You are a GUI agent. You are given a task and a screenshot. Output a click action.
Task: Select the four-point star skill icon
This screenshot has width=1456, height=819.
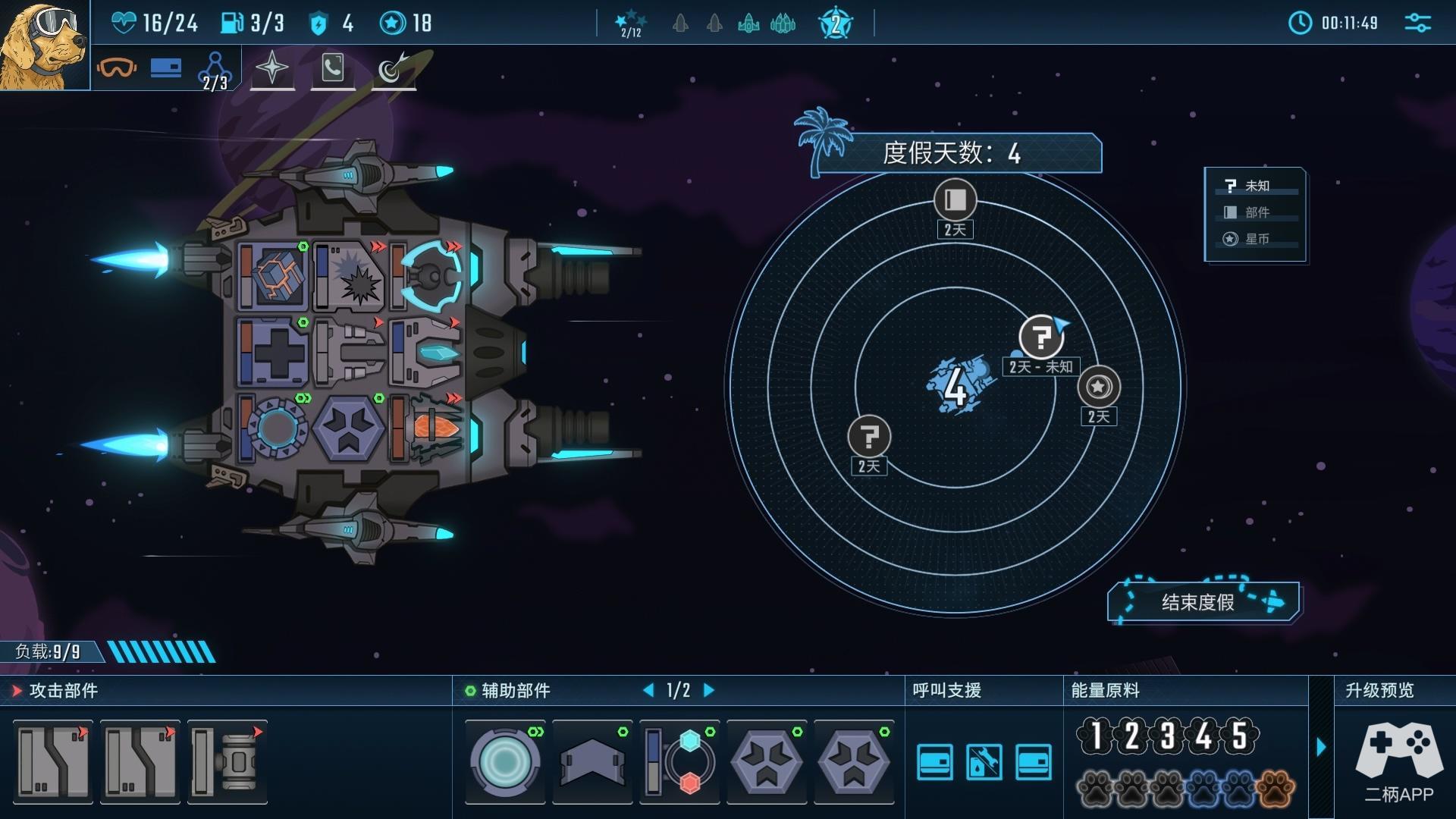pos(272,68)
